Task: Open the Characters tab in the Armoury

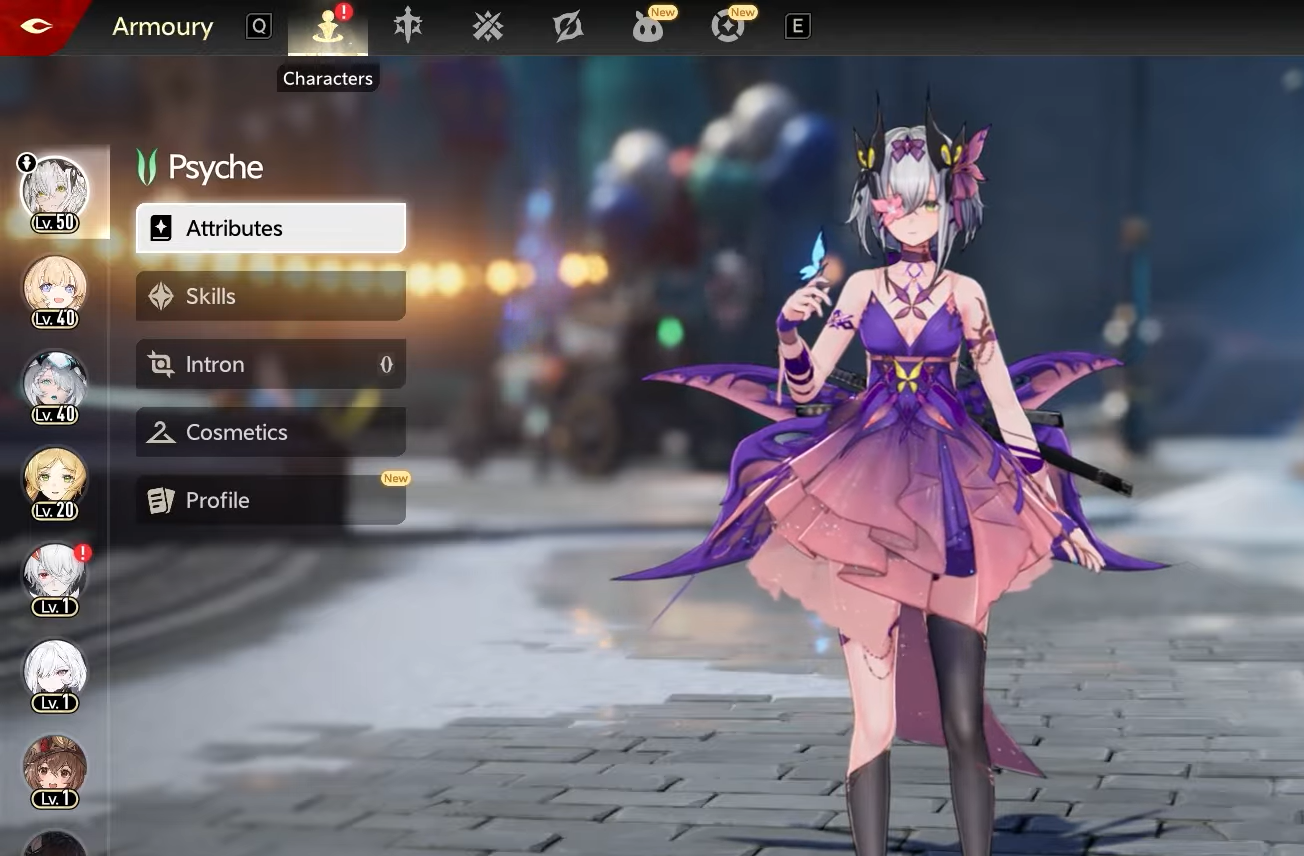Action: (327, 27)
